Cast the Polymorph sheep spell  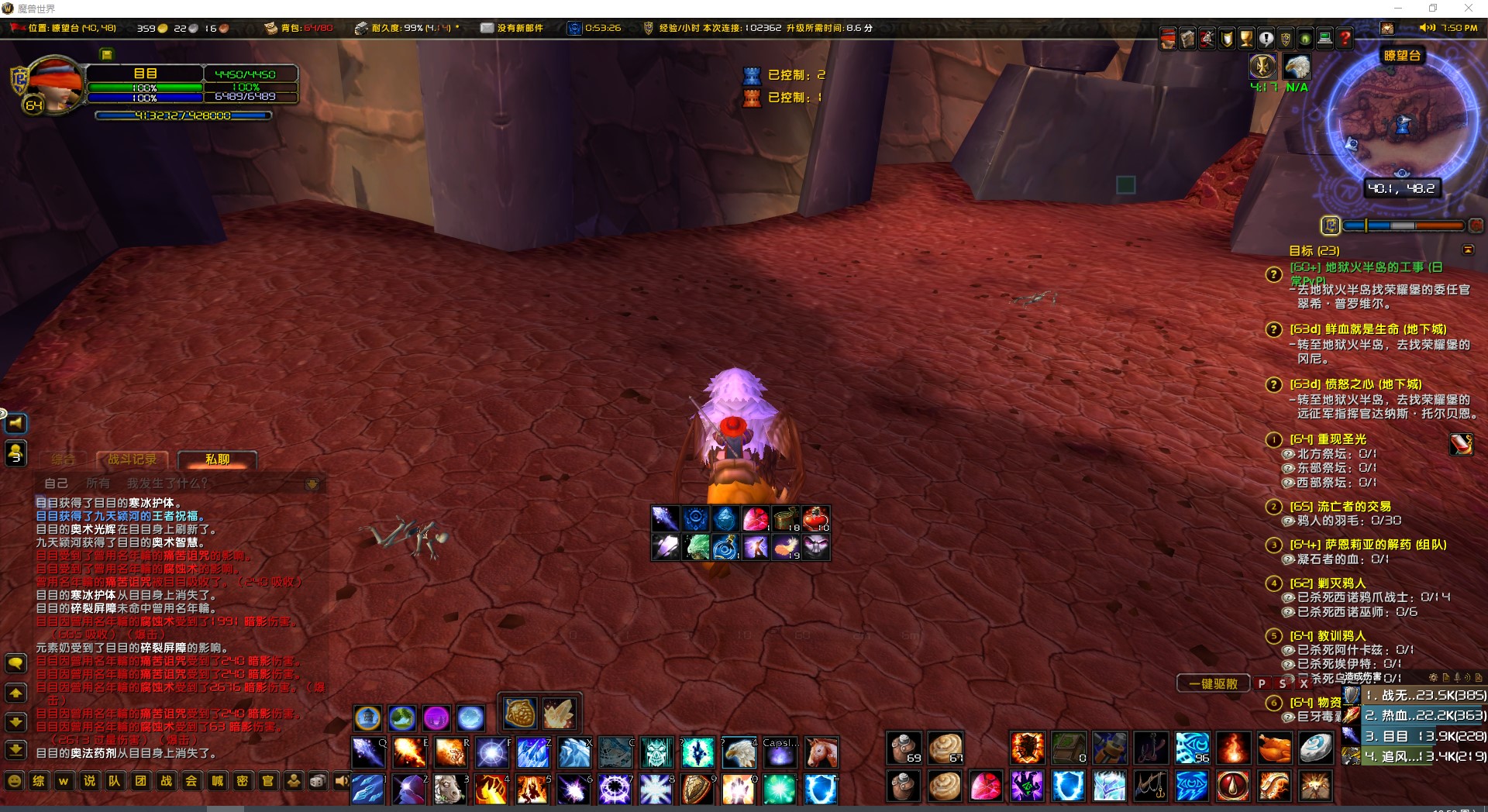click(449, 790)
